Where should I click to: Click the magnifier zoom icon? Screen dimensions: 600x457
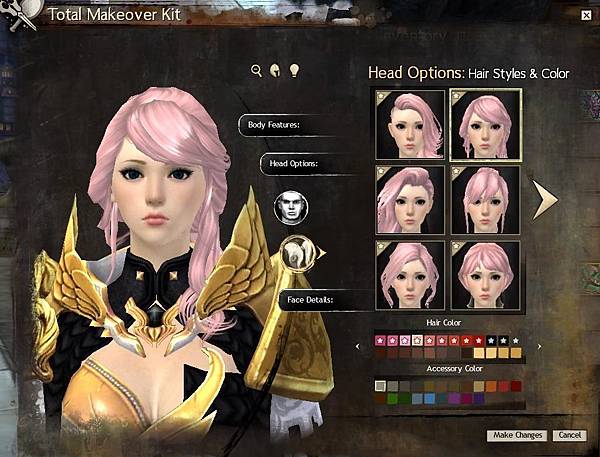[257, 70]
